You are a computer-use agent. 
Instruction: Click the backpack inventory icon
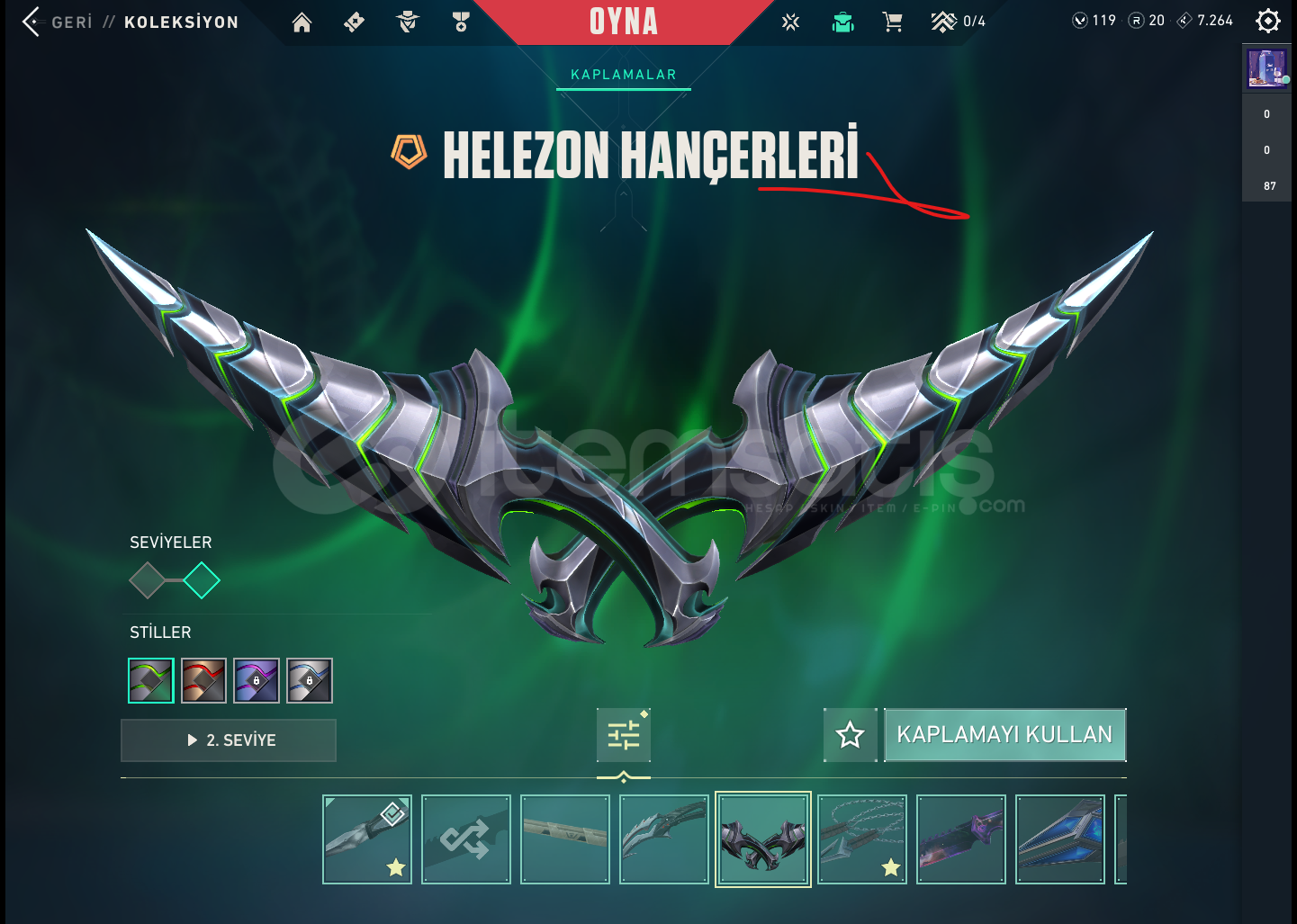coord(842,22)
